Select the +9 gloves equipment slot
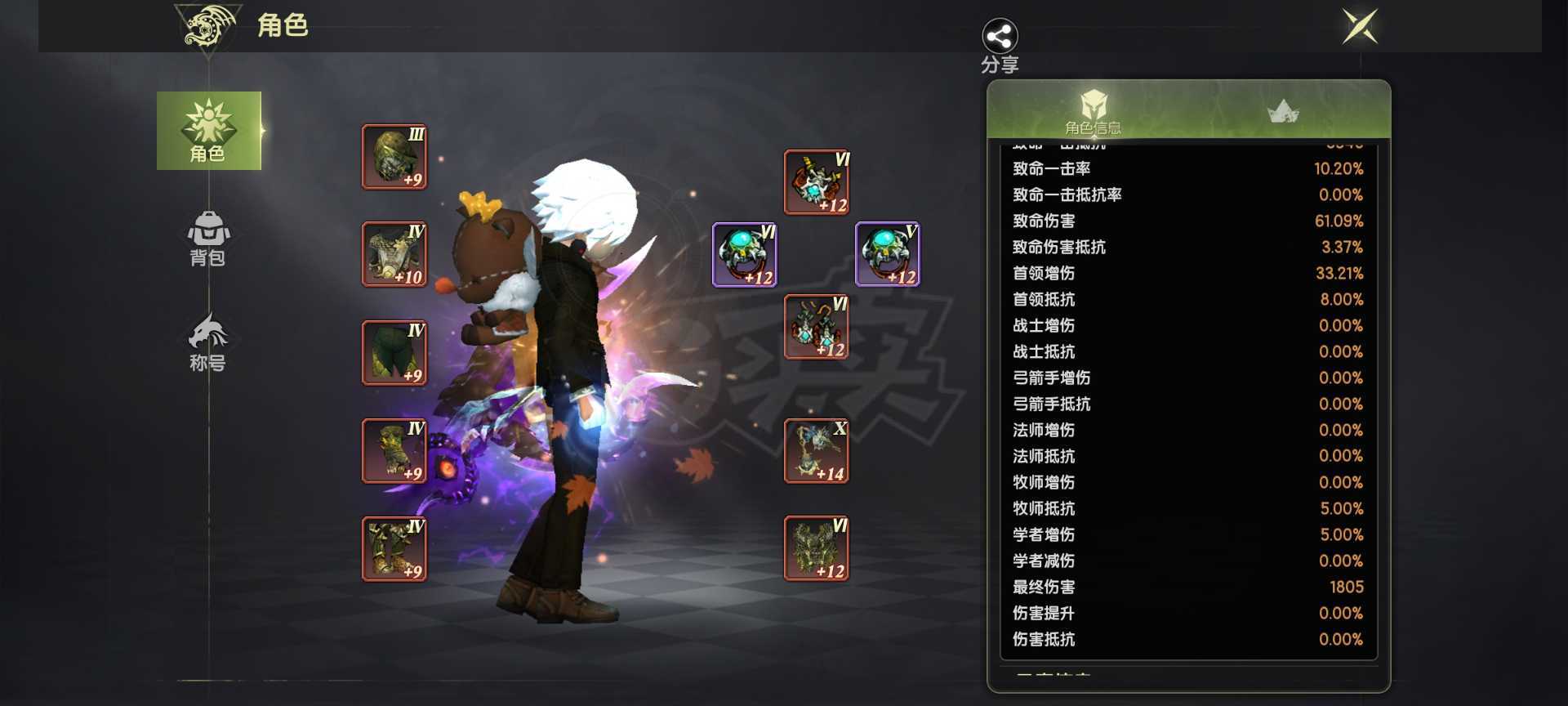The image size is (1568, 706). click(x=394, y=451)
